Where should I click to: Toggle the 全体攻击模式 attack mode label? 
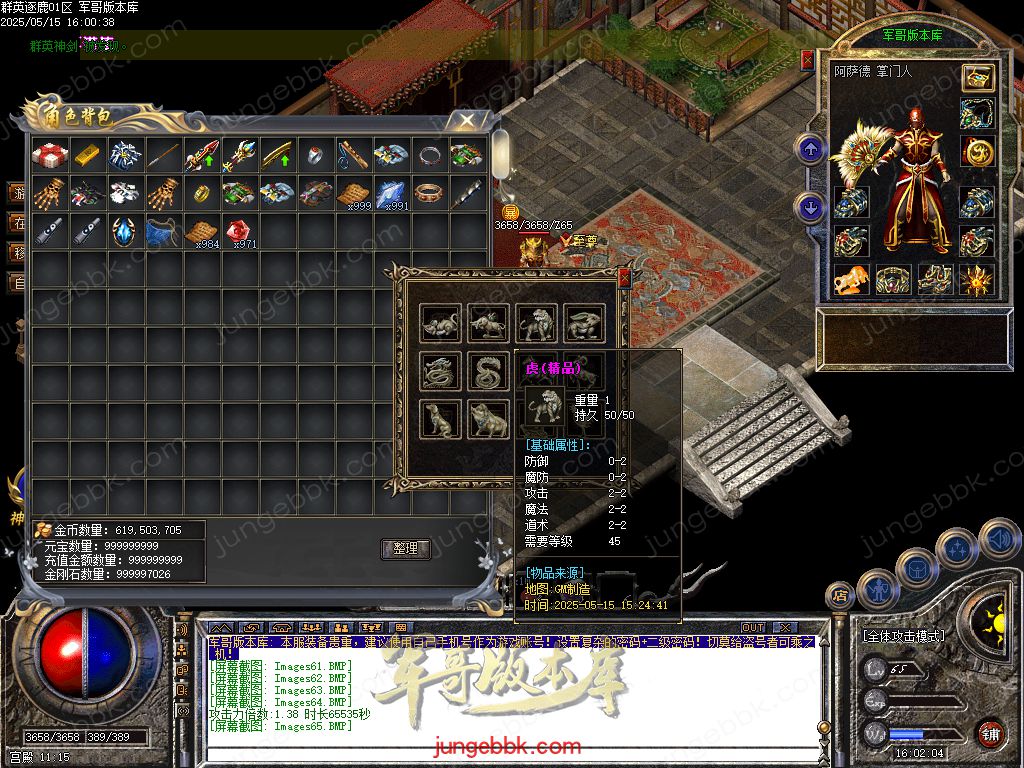[903, 635]
